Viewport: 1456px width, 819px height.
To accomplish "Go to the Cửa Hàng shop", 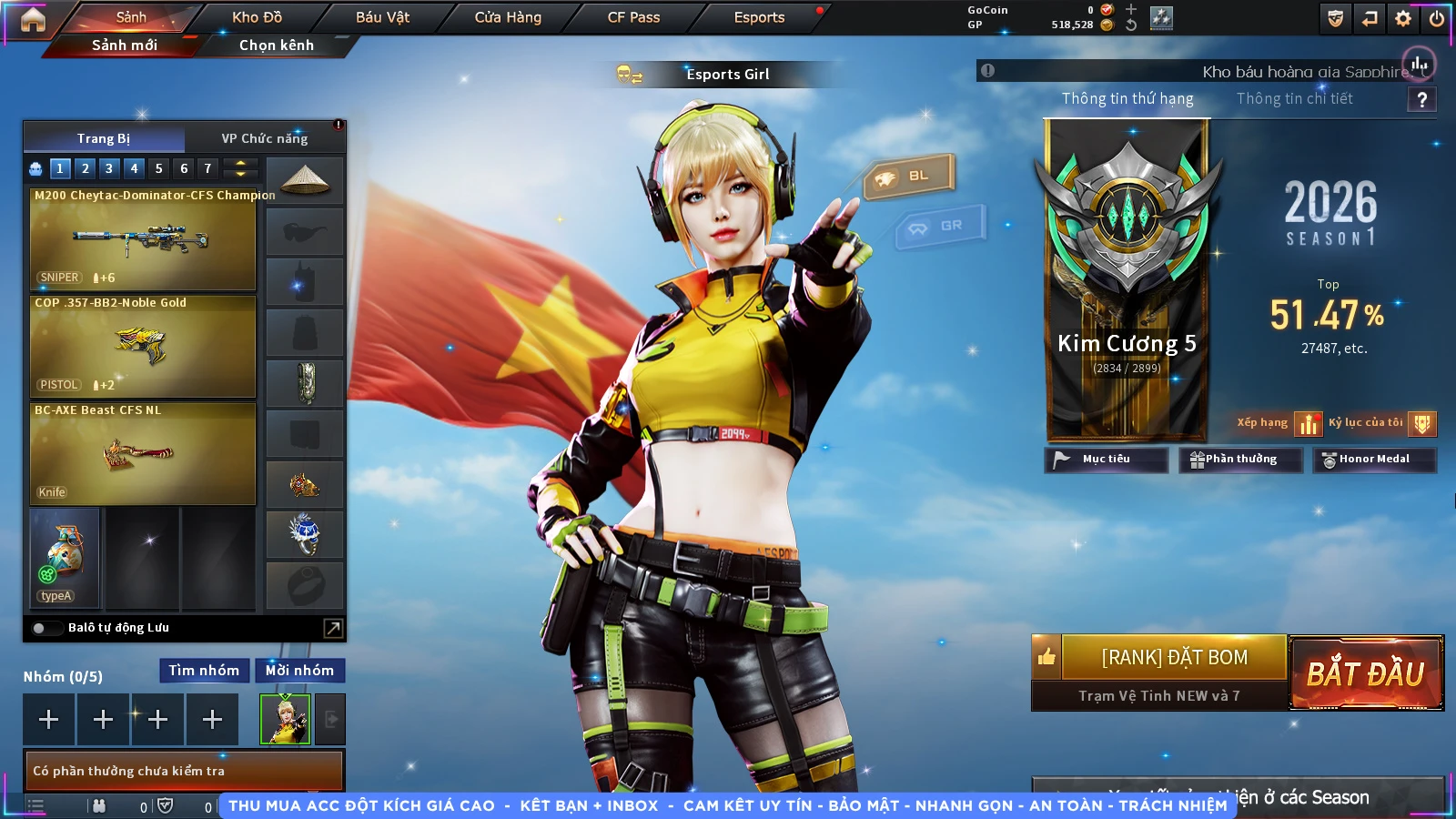I will (x=508, y=17).
